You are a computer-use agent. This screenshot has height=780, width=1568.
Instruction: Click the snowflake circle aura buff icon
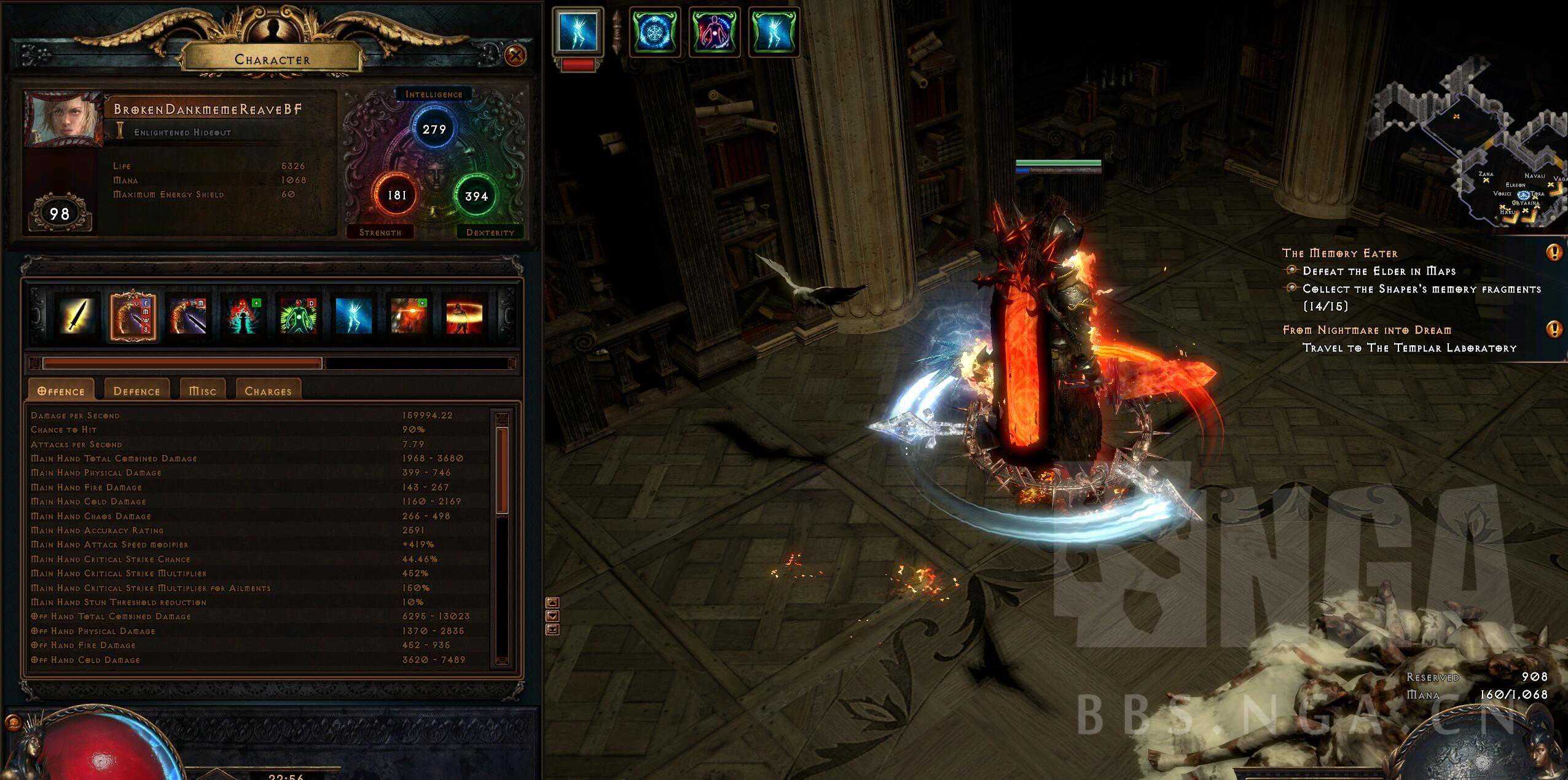tap(654, 32)
